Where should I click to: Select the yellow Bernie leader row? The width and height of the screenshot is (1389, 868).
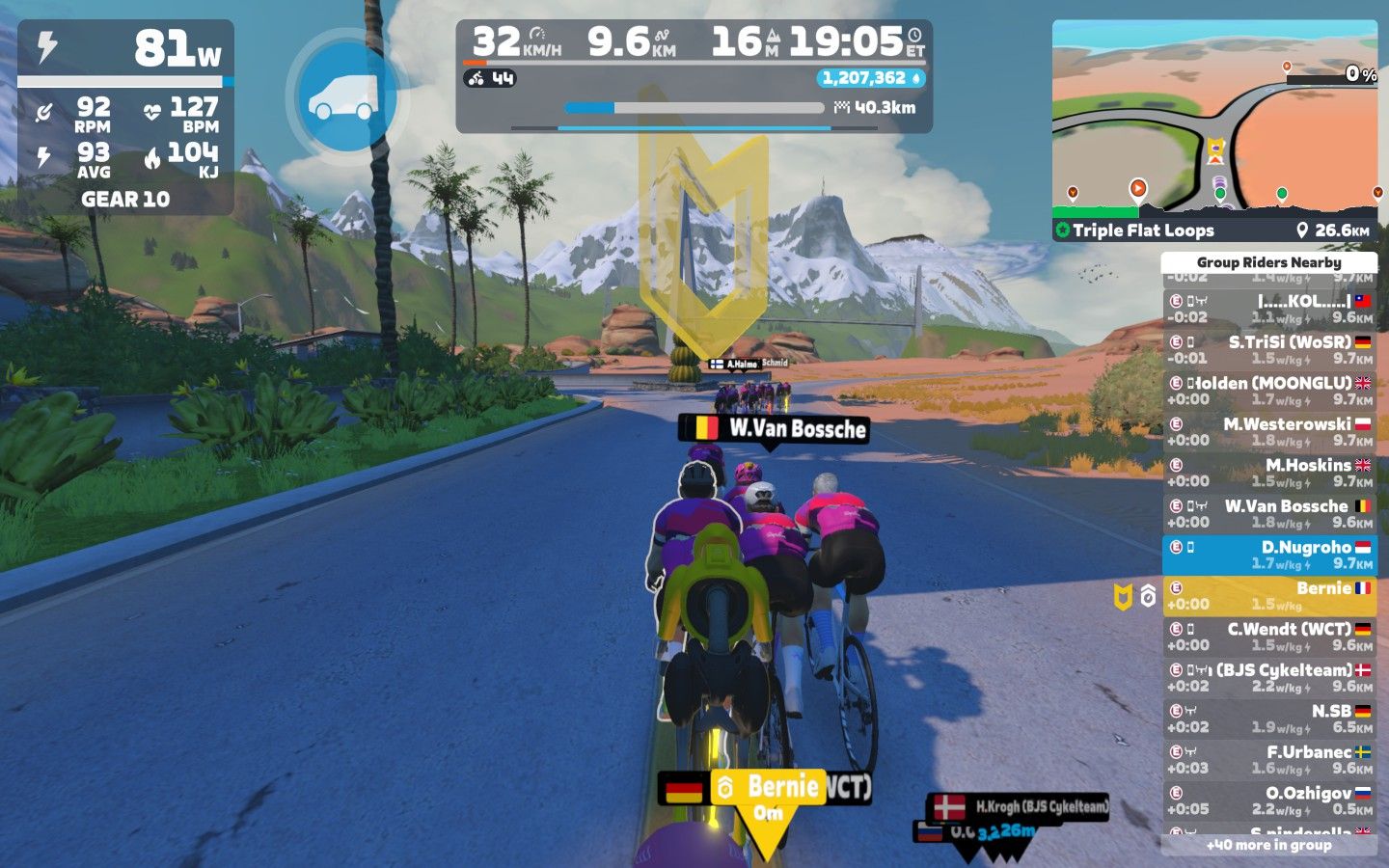click(1269, 596)
